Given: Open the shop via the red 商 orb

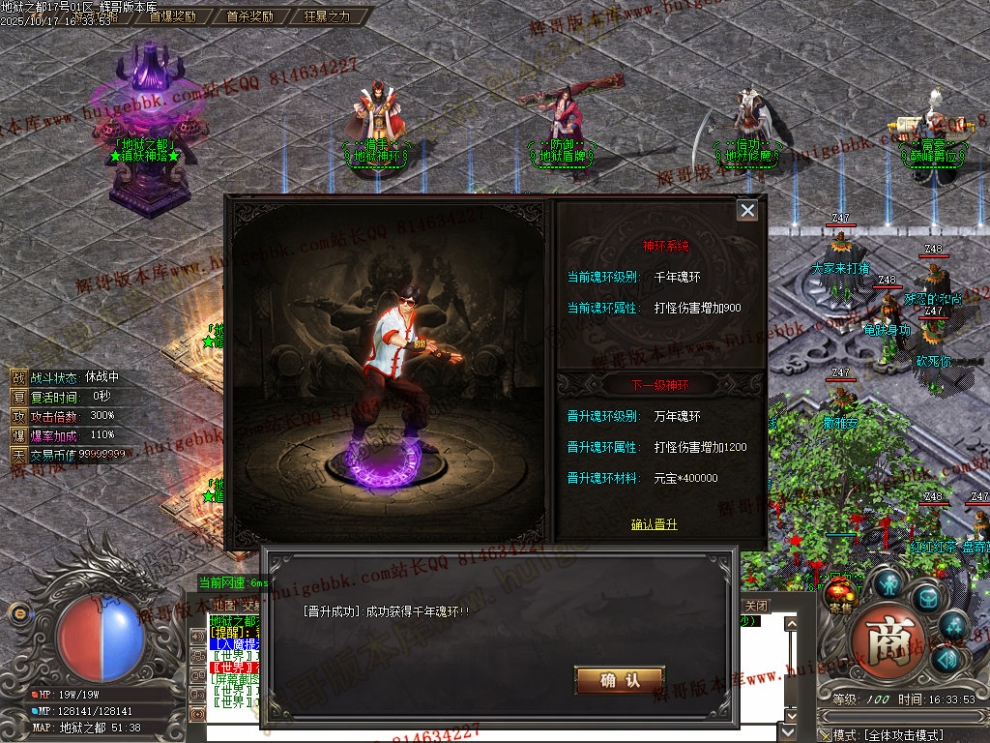Looking at the screenshot, I should tap(887, 641).
